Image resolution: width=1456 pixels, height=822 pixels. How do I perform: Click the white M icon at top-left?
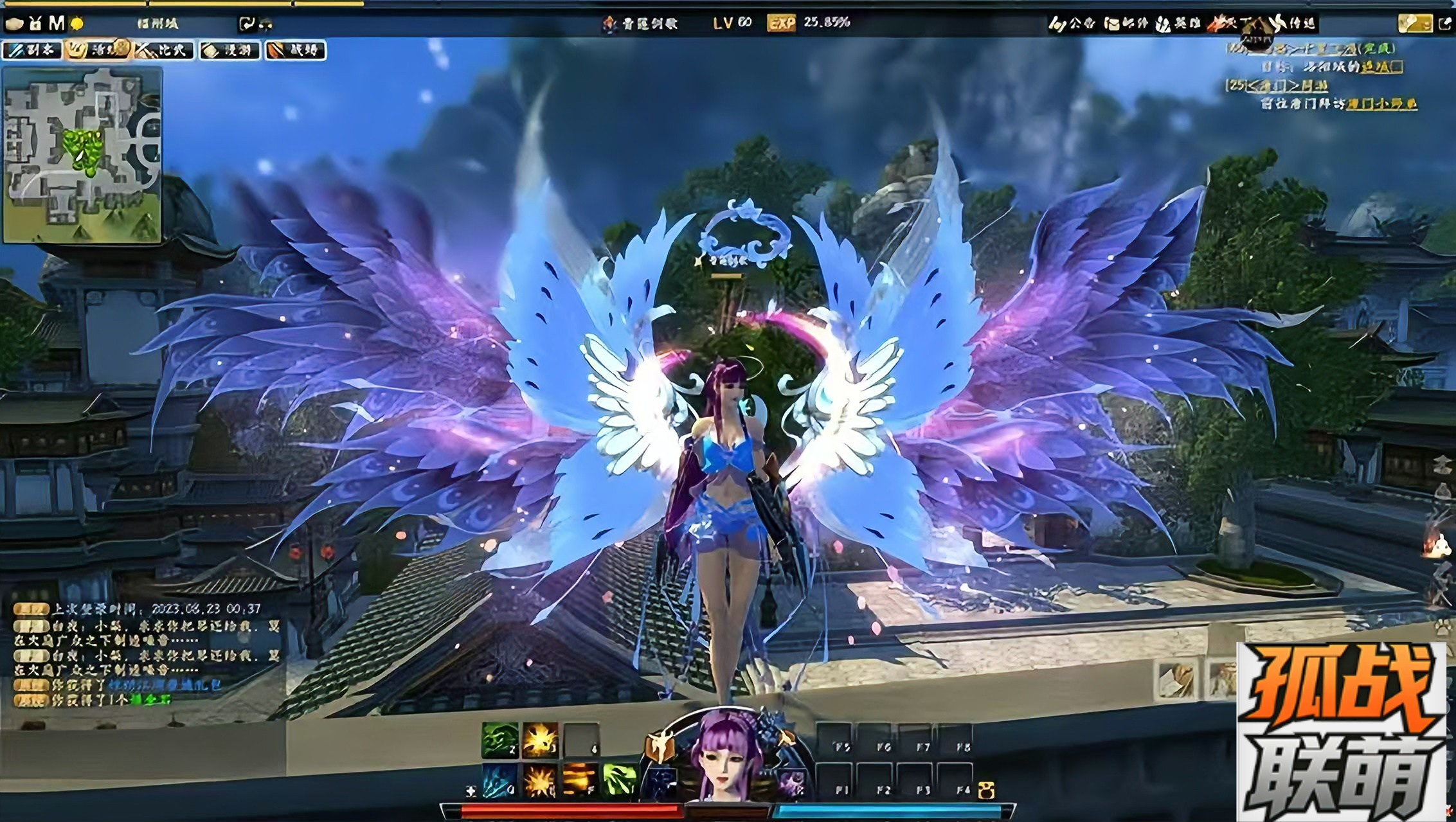tap(57, 24)
